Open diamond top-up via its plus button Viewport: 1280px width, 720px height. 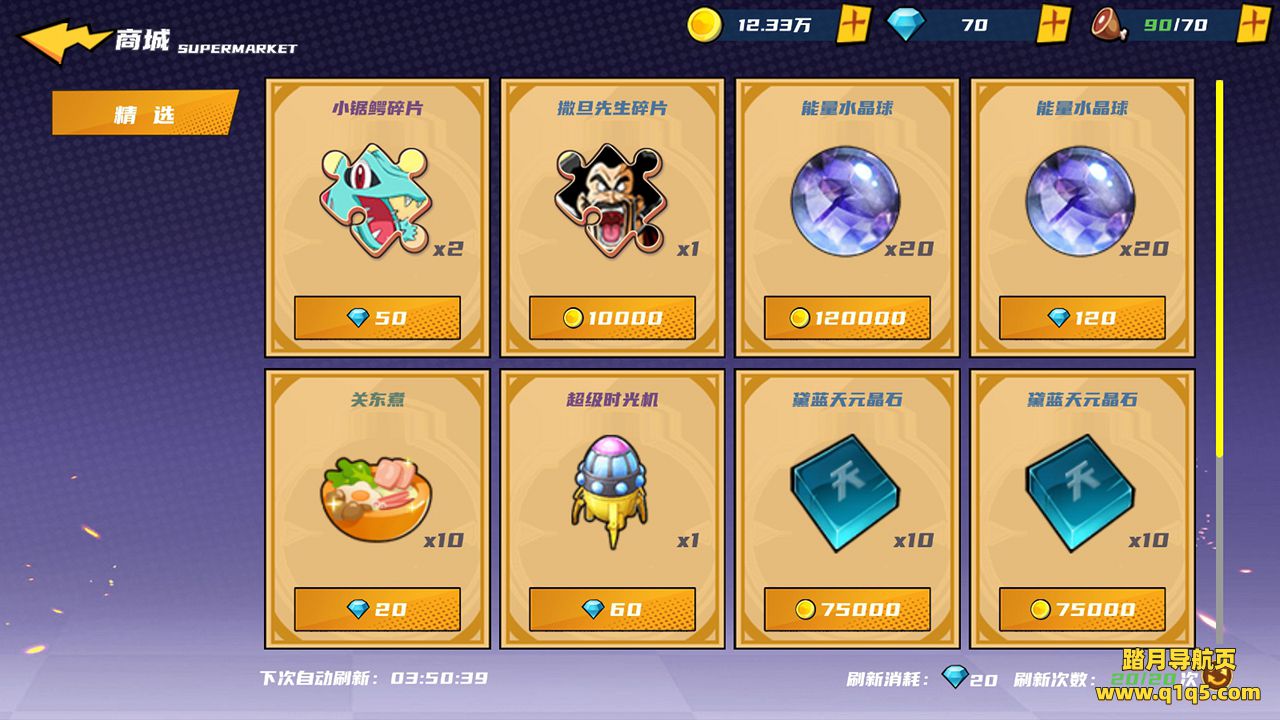1053,24
